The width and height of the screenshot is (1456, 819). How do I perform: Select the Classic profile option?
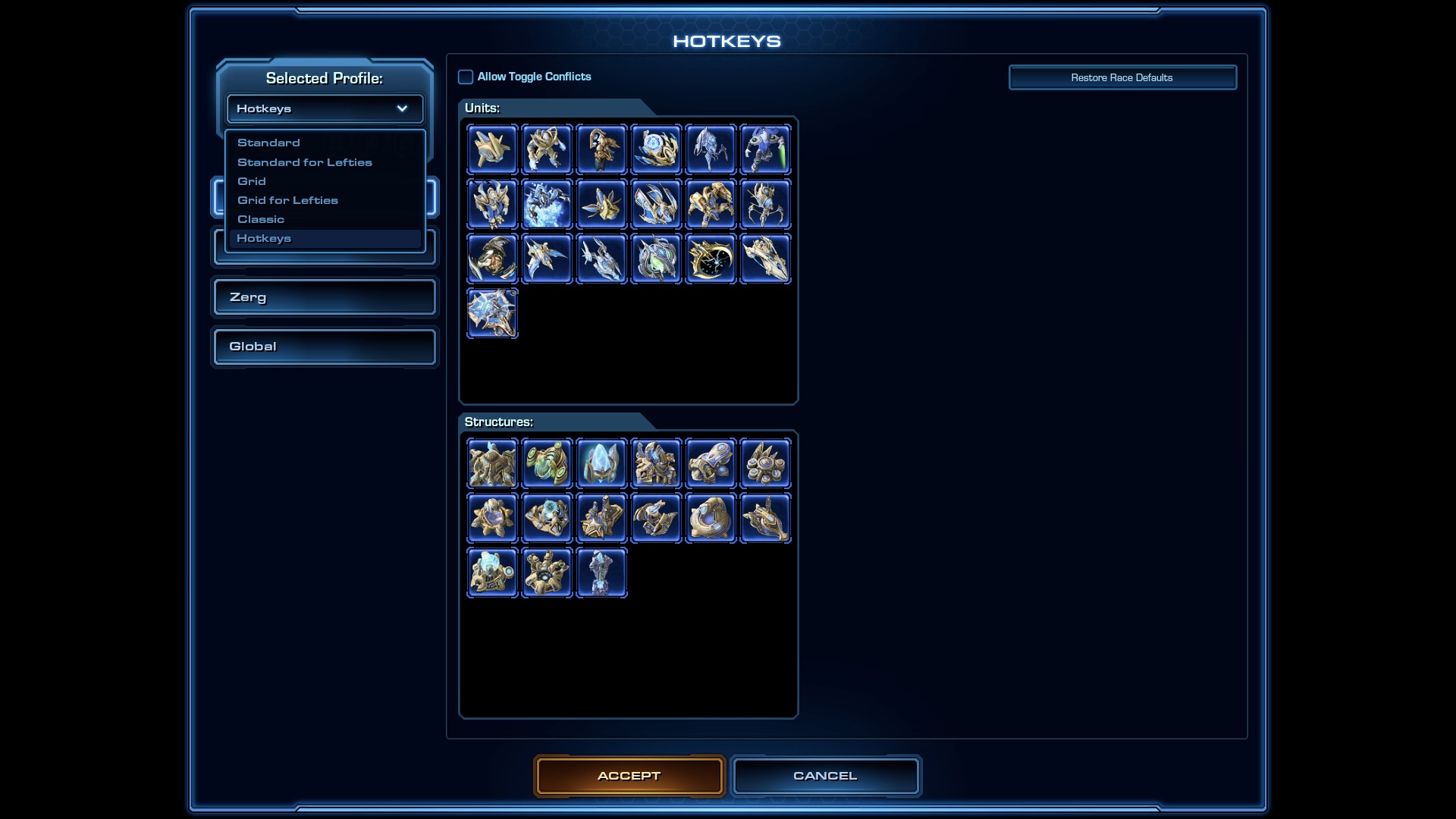pyautogui.click(x=262, y=219)
